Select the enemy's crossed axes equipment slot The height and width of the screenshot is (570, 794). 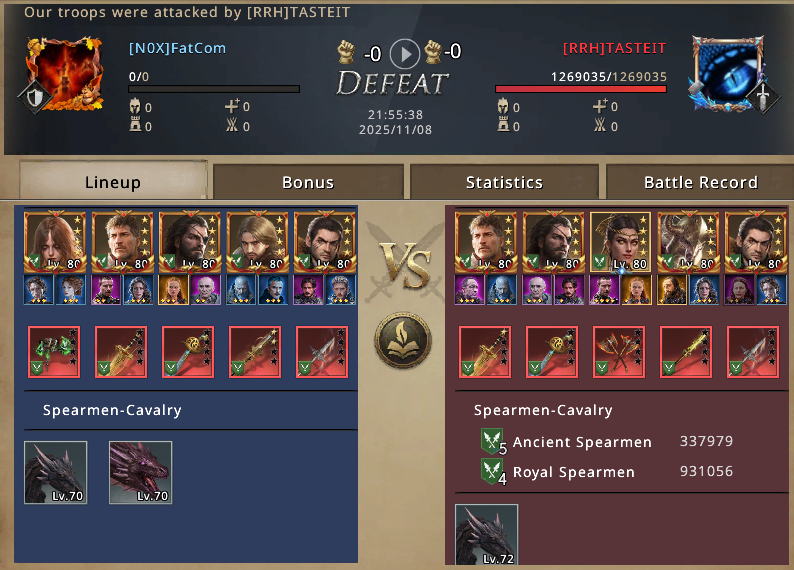click(x=619, y=352)
